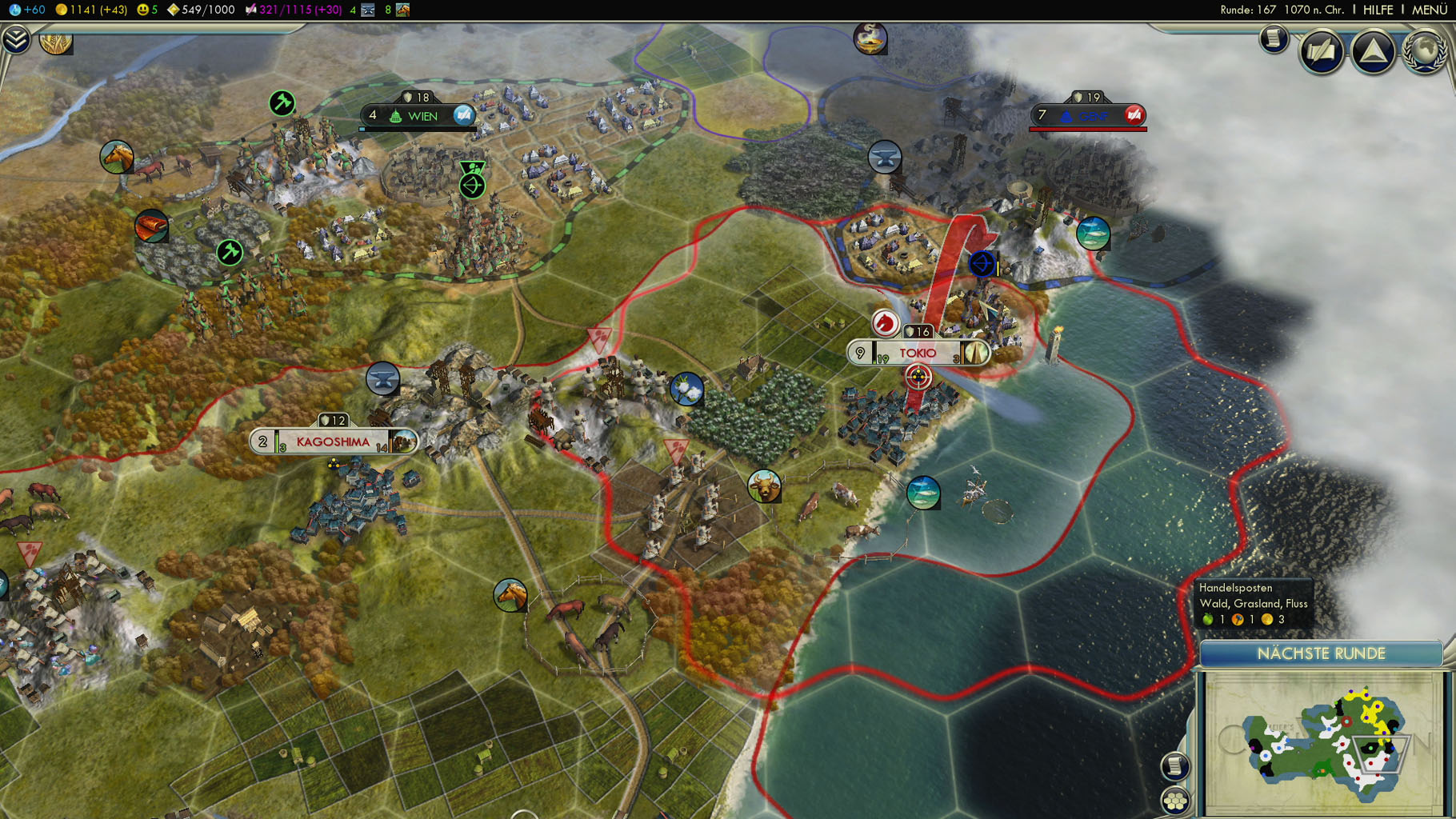Viewport: 1456px width, 819px height.
Task: Expand the double-chevron panel button
Action: point(15,38)
